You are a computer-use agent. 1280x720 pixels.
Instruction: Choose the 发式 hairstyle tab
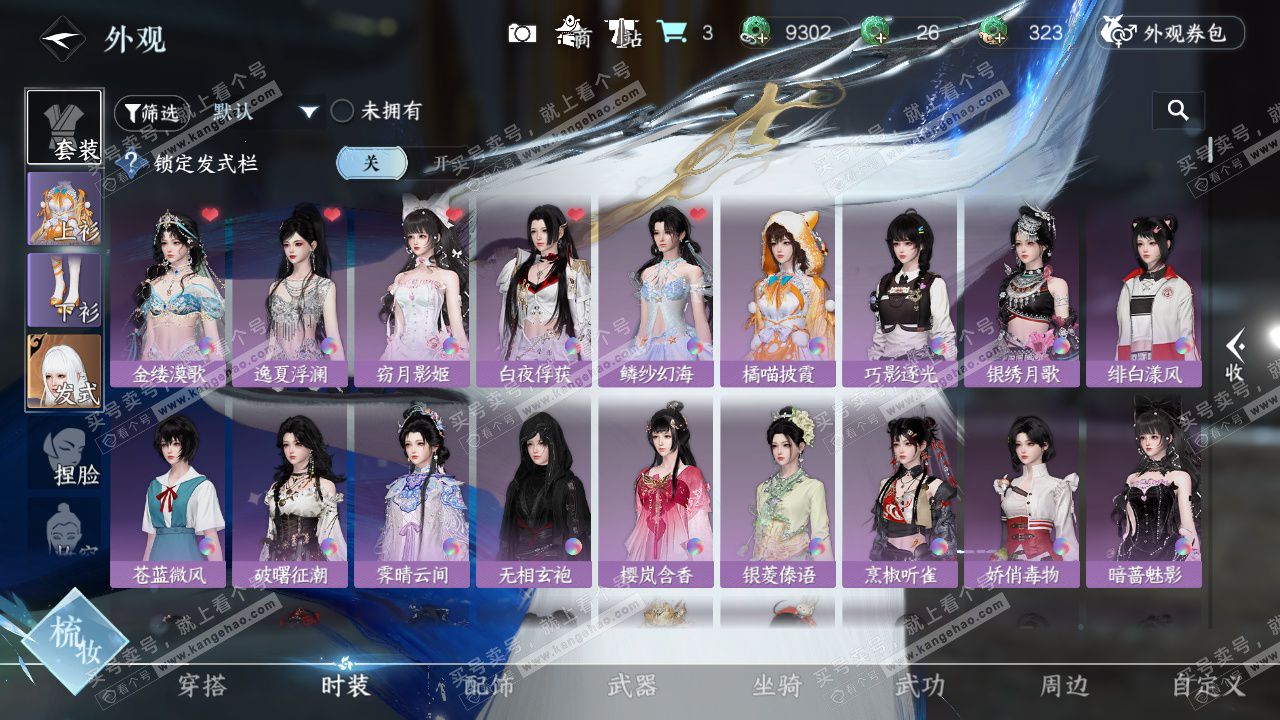click(64, 371)
